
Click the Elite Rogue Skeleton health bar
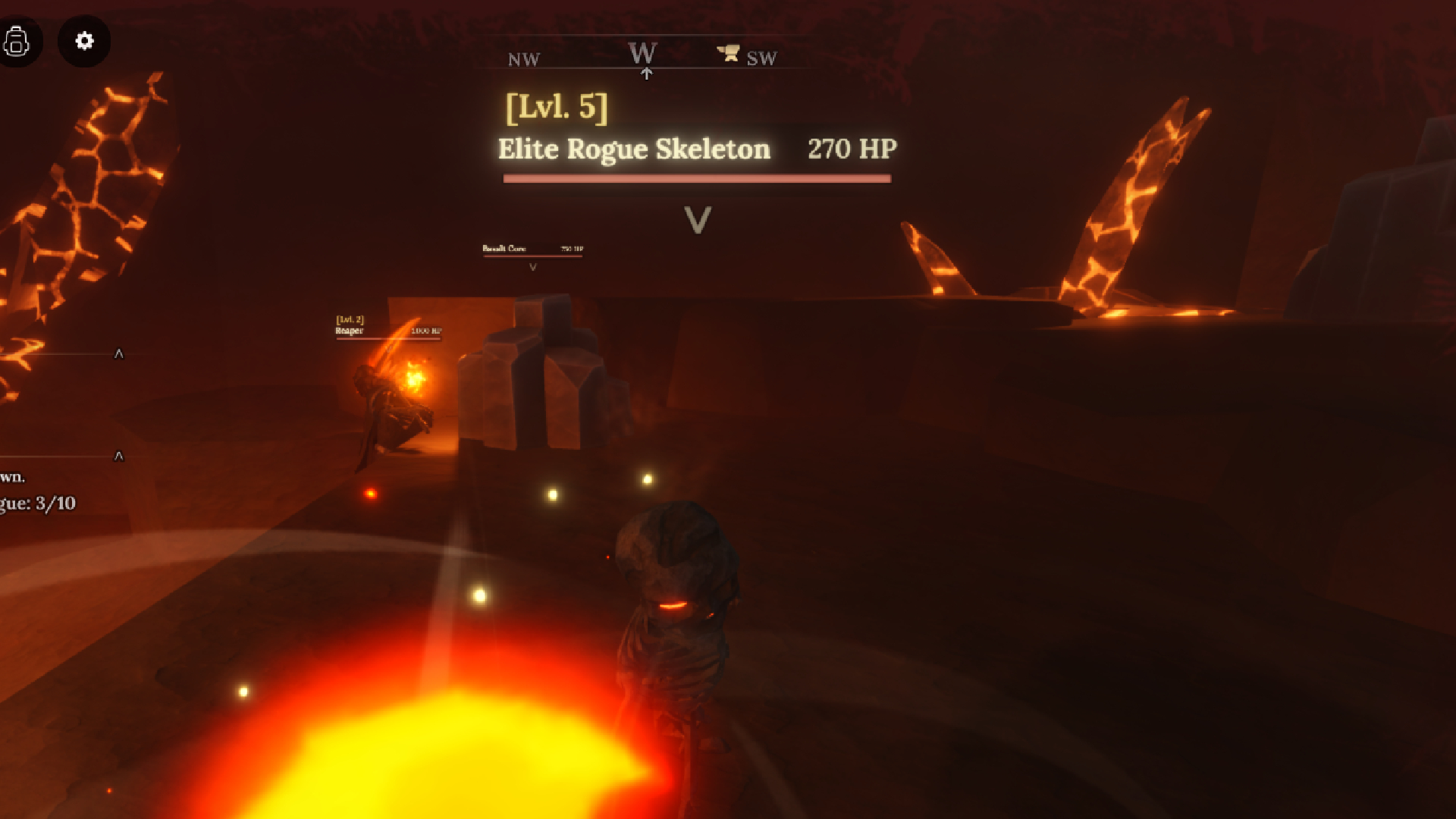point(698,178)
